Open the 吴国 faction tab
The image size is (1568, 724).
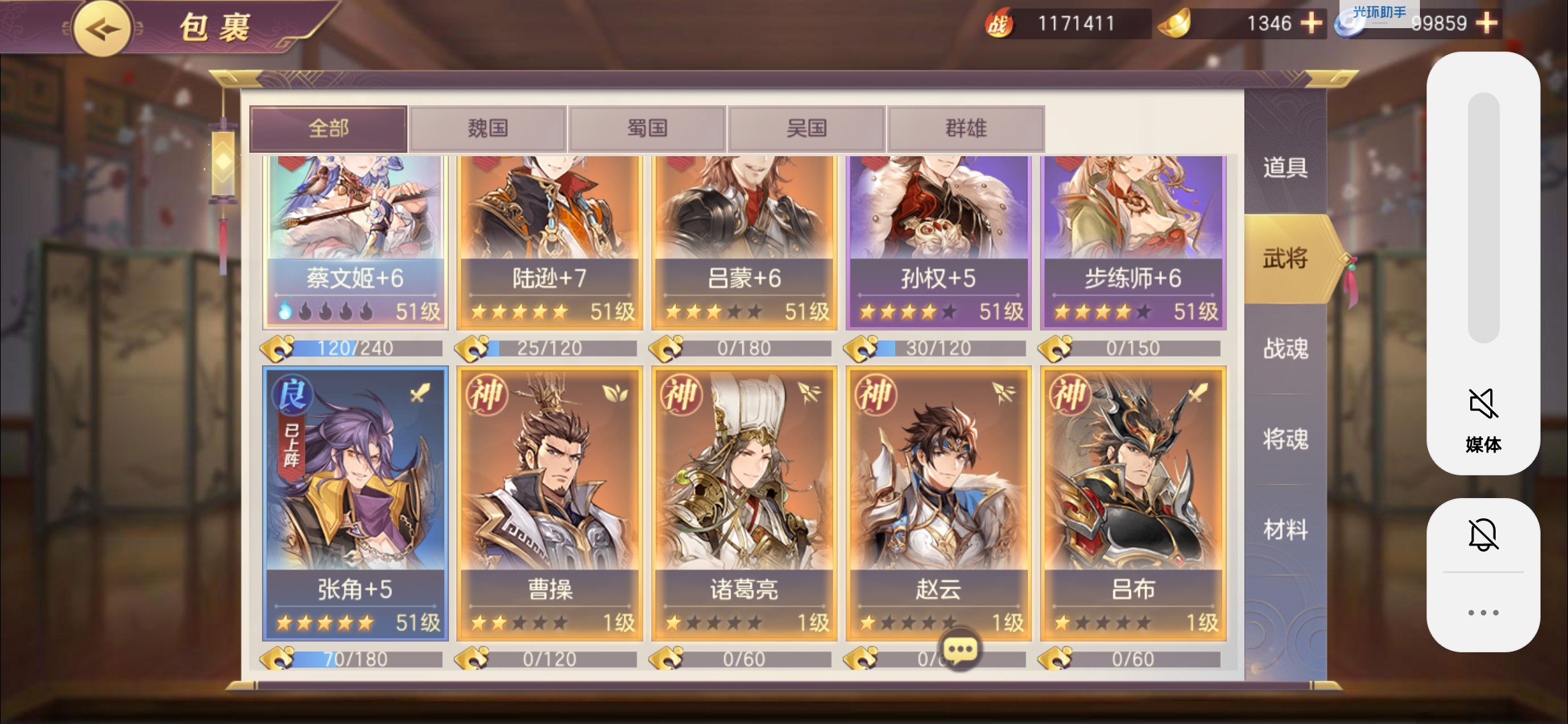click(806, 128)
